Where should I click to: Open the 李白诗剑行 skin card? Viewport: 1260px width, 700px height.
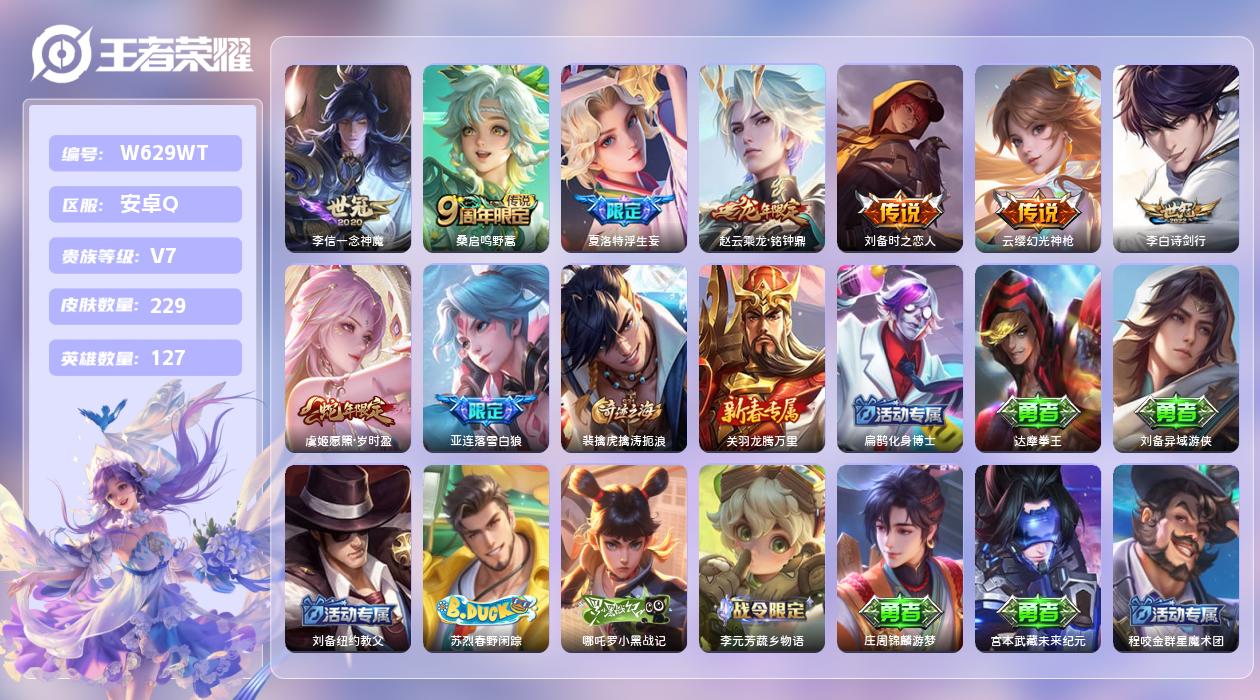tap(1176, 158)
